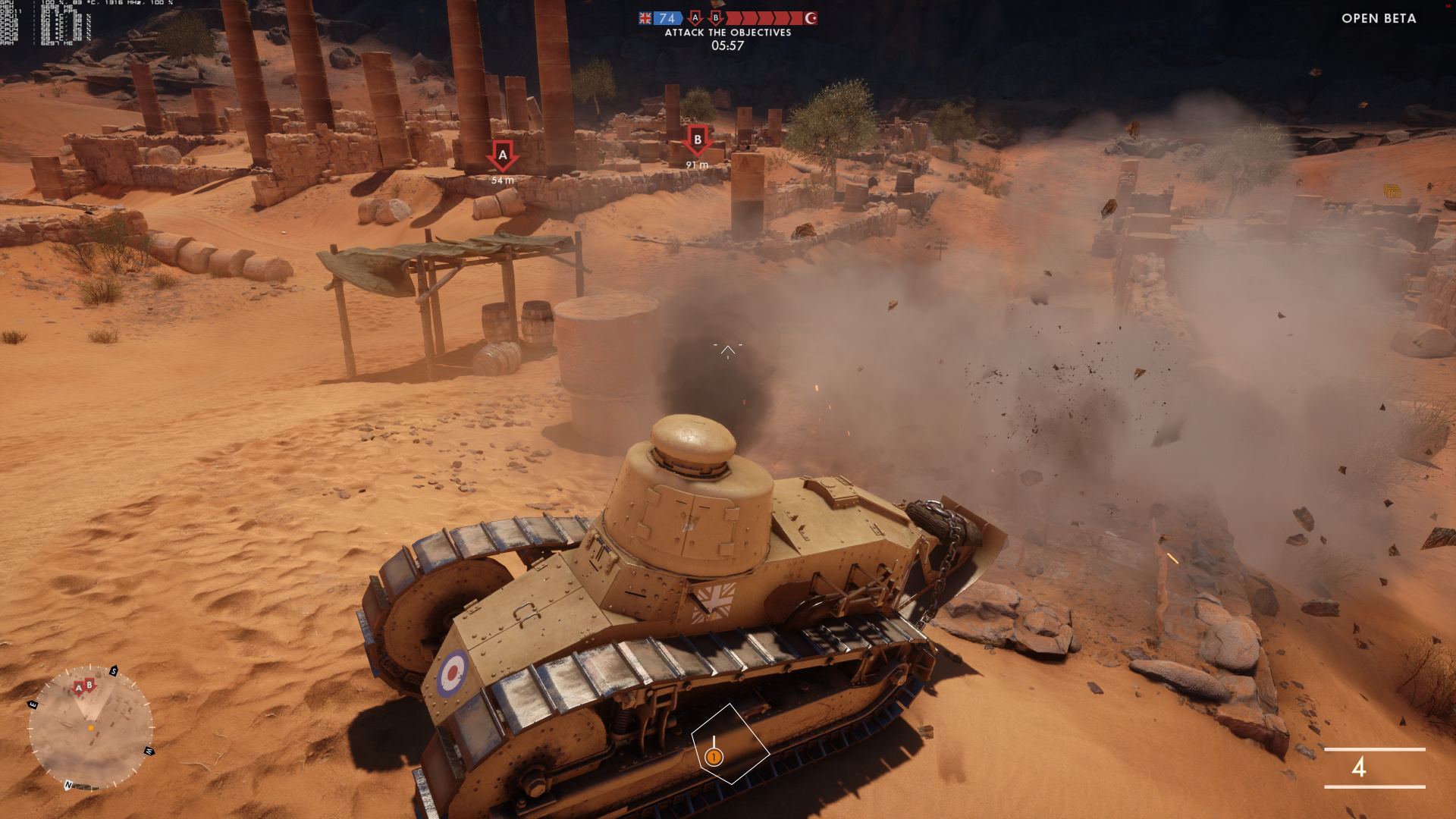Click objective A flag in top scoreboard
Image resolution: width=1456 pixels, height=819 pixels.
click(x=695, y=17)
